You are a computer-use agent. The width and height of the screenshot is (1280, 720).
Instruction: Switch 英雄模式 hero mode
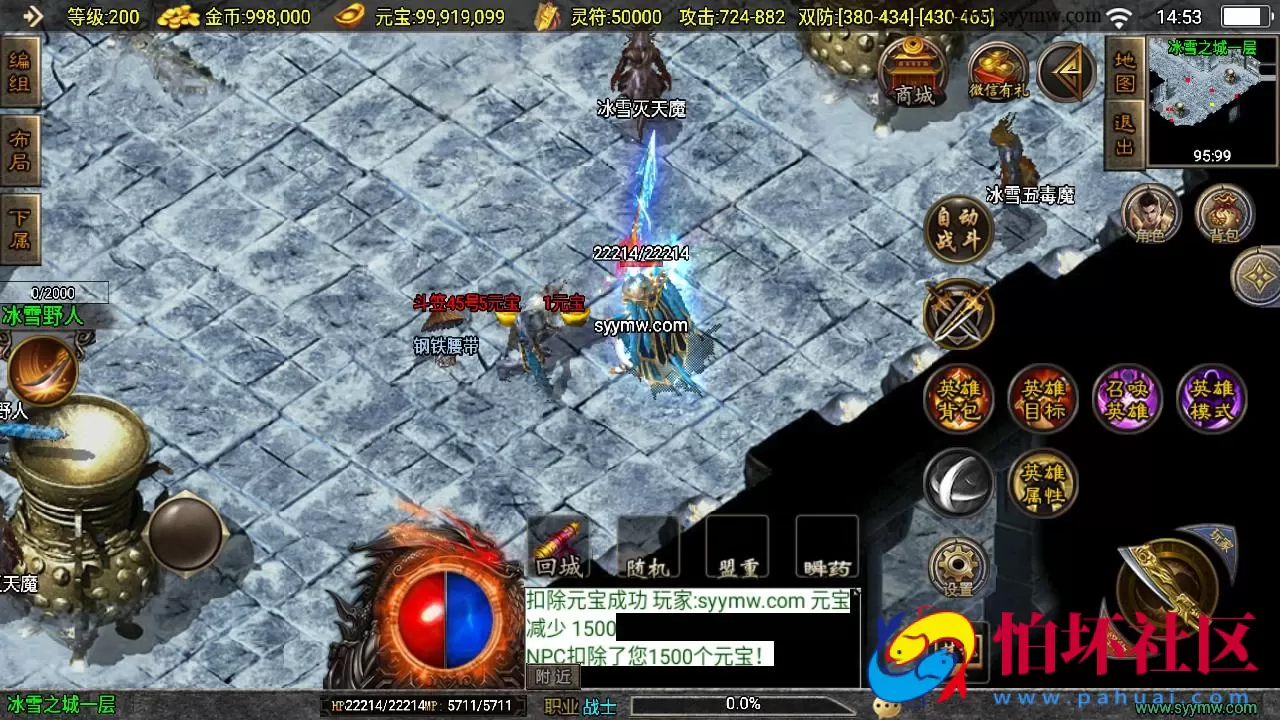tap(1212, 399)
